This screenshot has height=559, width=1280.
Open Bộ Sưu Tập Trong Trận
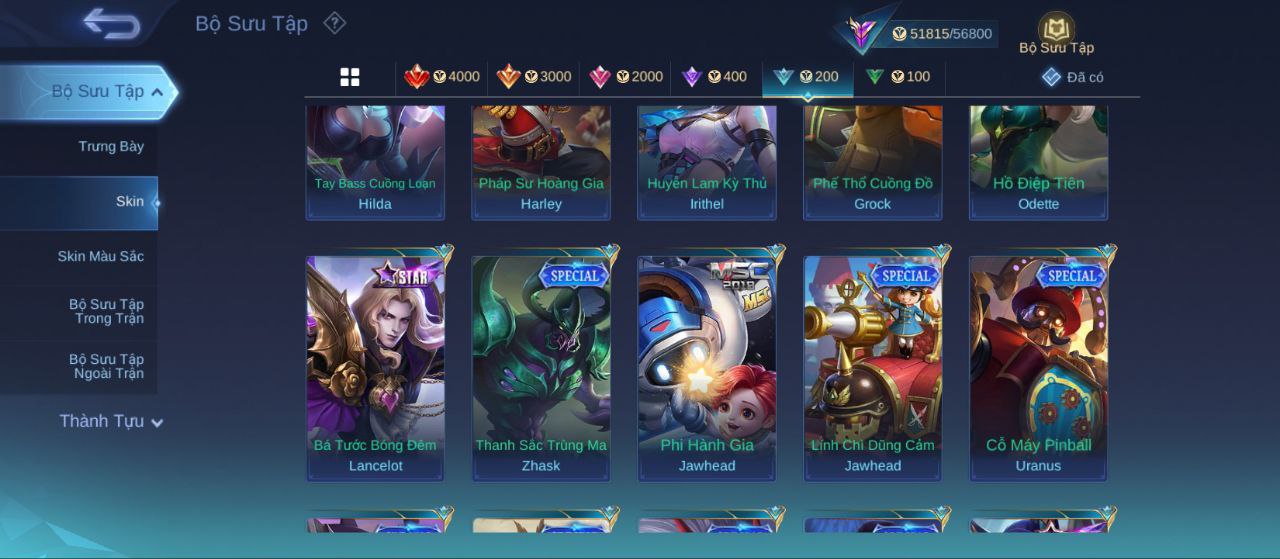tap(106, 312)
